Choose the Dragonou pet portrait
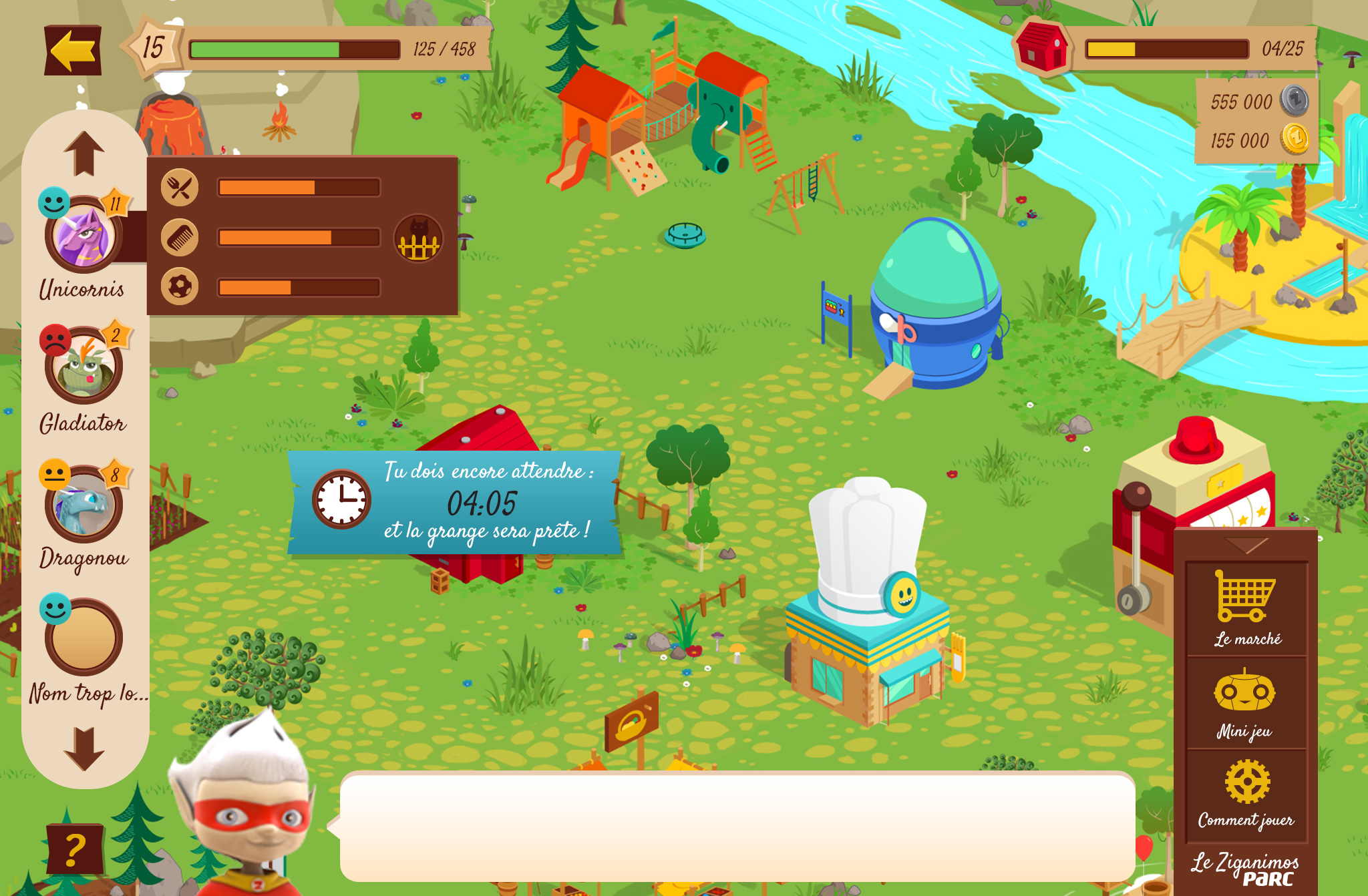The image size is (1368, 896). [x=83, y=505]
